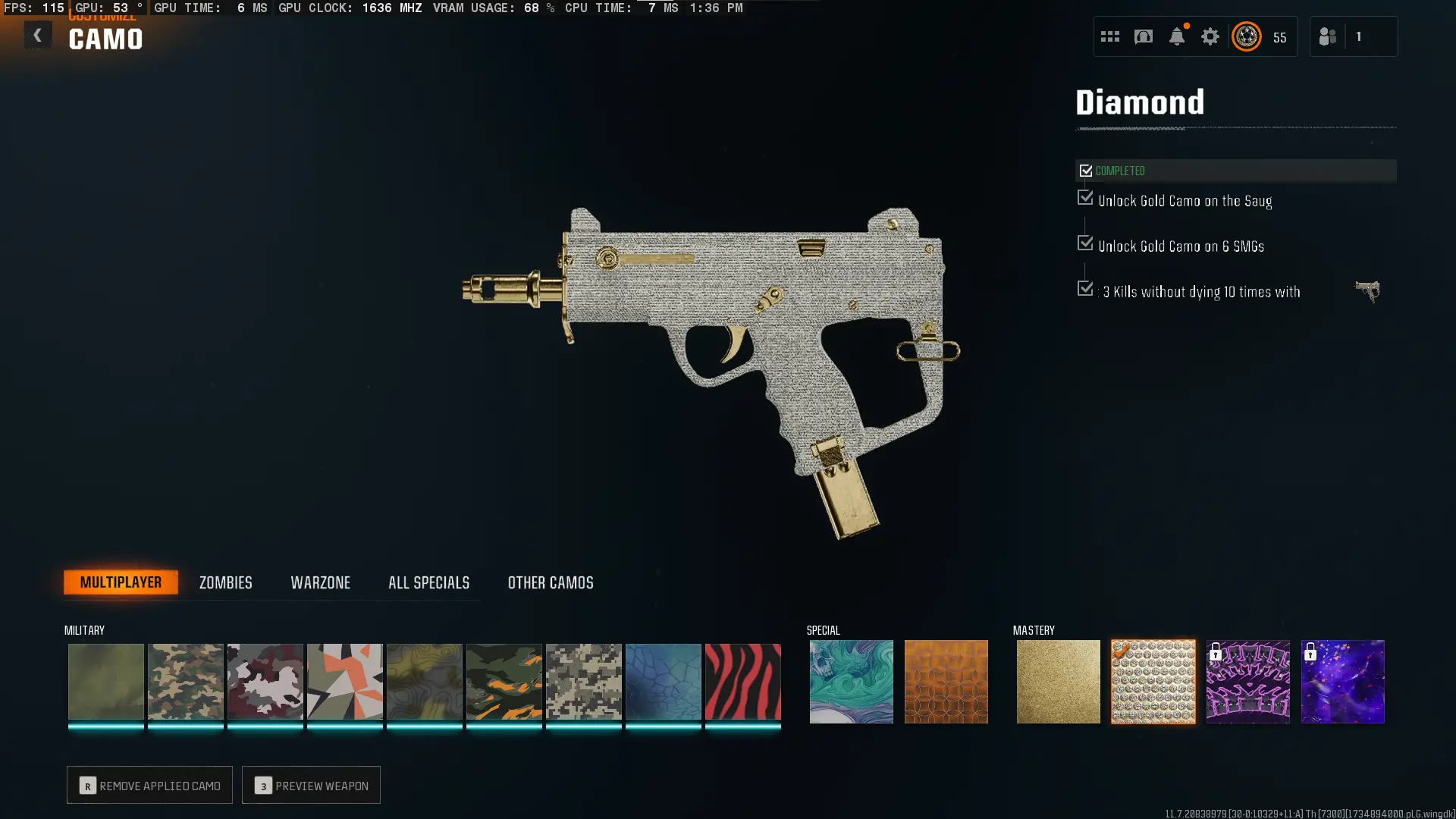Open notifications bell icon
Screen dimensions: 1456x819
click(x=1176, y=36)
